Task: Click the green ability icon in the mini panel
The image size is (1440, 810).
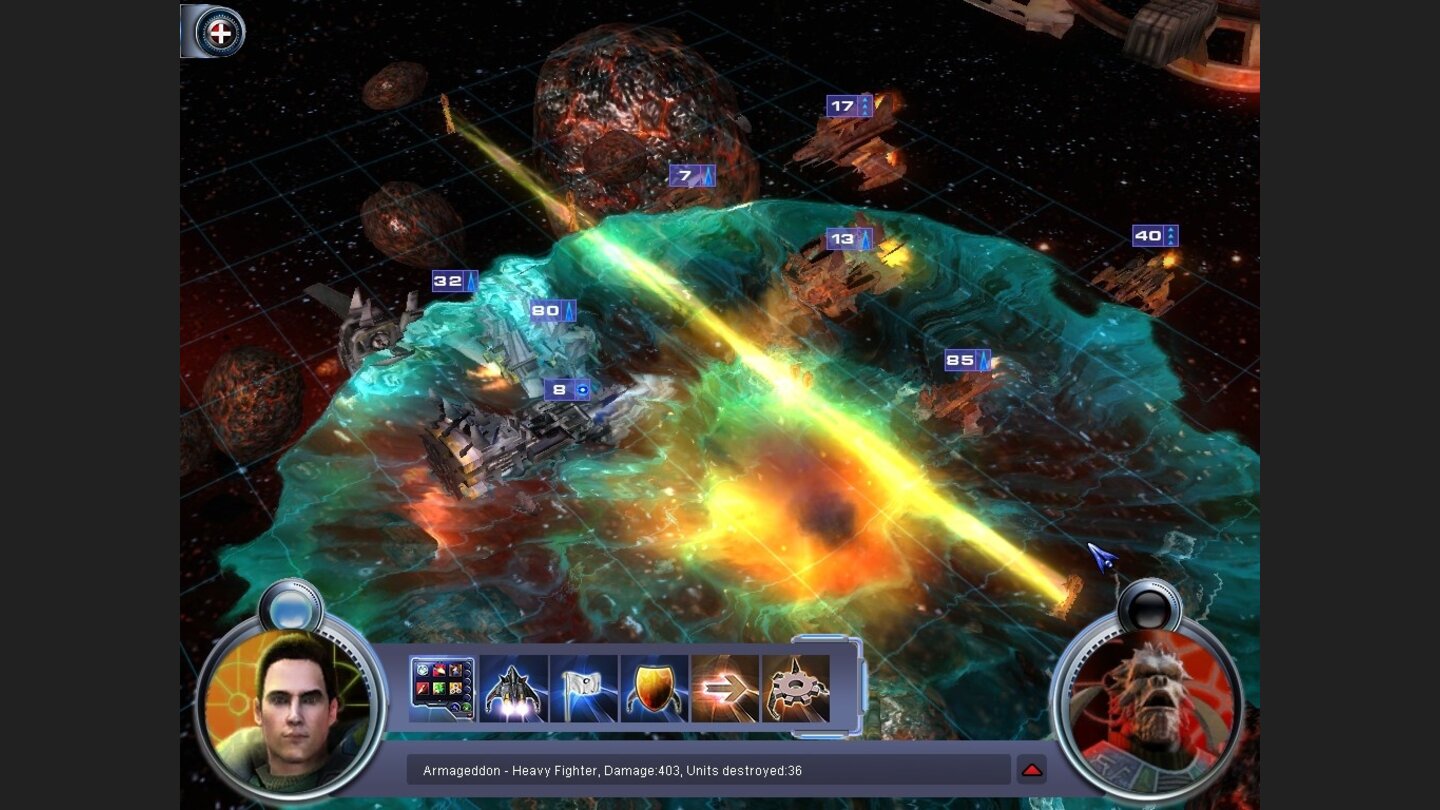Action: [x=438, y=687]
